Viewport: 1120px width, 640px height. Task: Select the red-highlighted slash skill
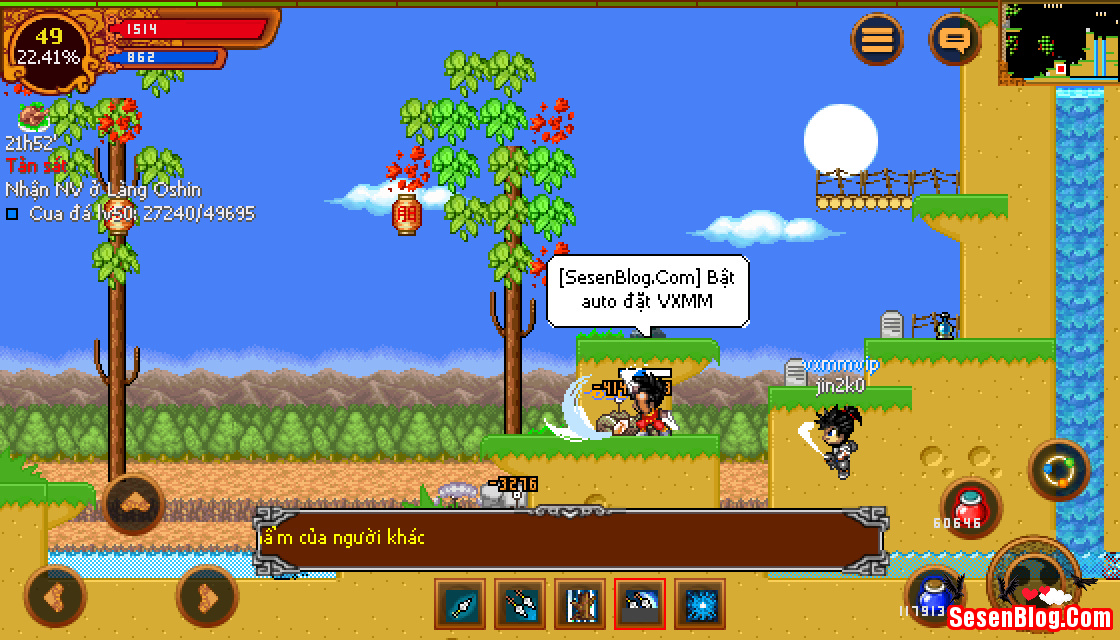coord(640,604)
